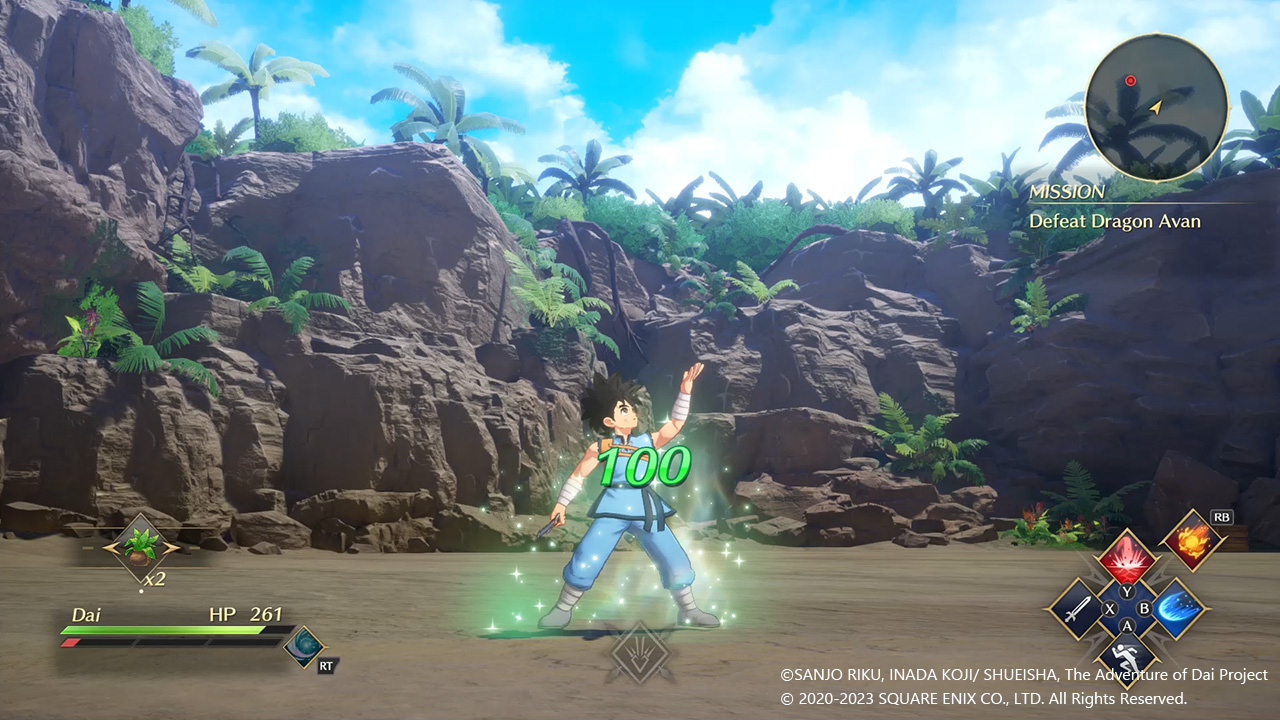Click the lock-on emblem below Dai
The height and width of the screenshot is (720, 1280).
(x=640, y=653)
